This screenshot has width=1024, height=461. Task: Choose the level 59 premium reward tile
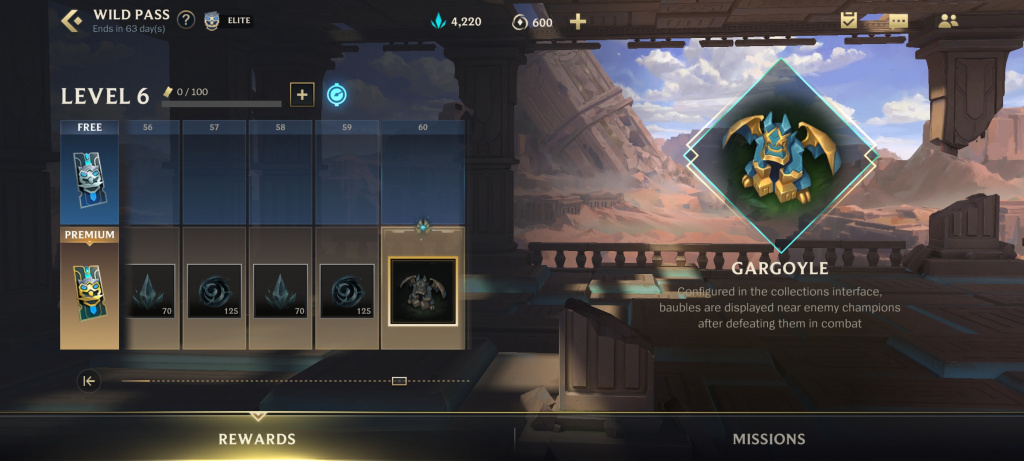click(x=346, y=291)
